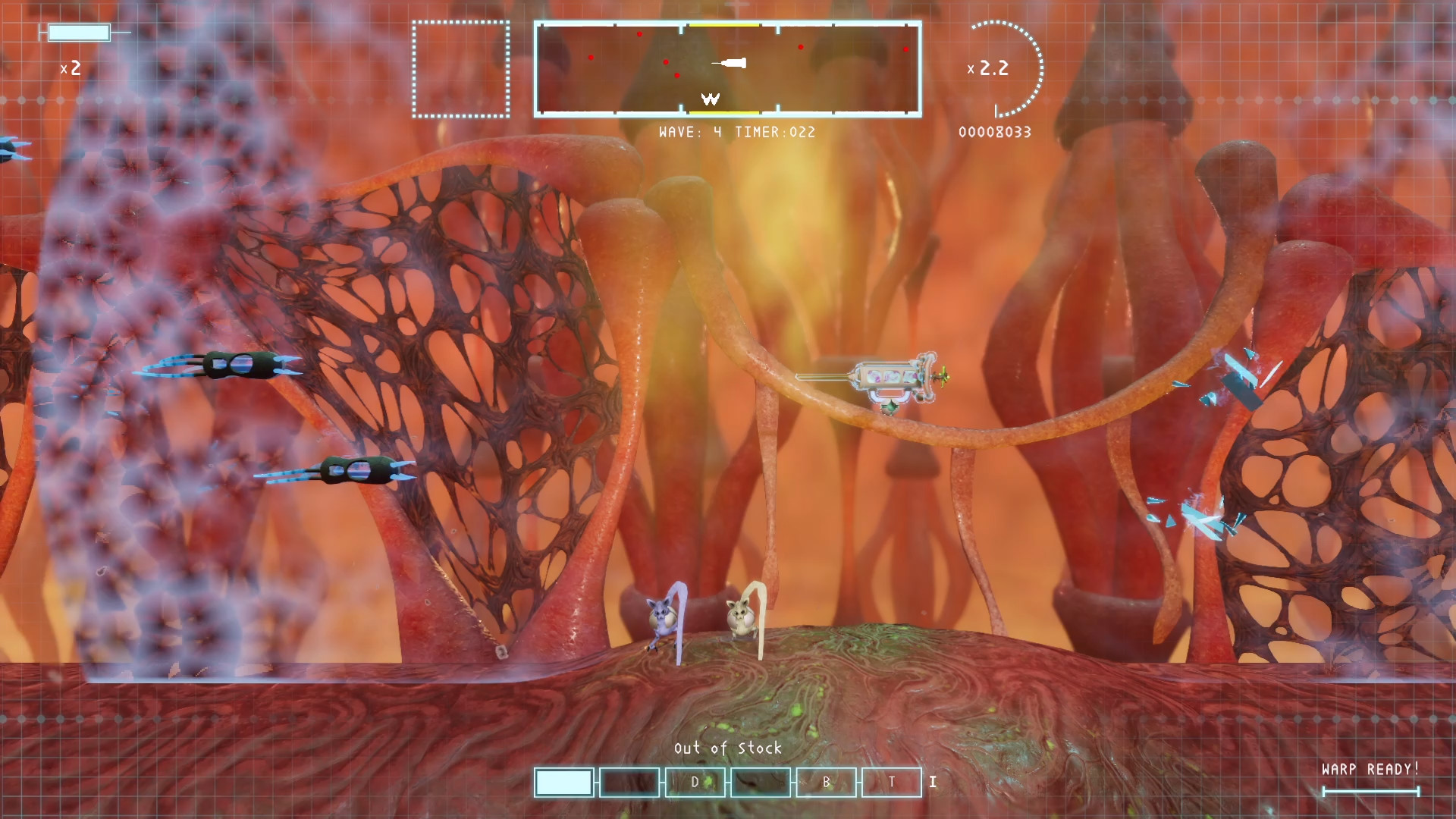This screenshot has width=1456, height=819.
Task: Click the syringe lives icon in the top-left
Action: 80,32
